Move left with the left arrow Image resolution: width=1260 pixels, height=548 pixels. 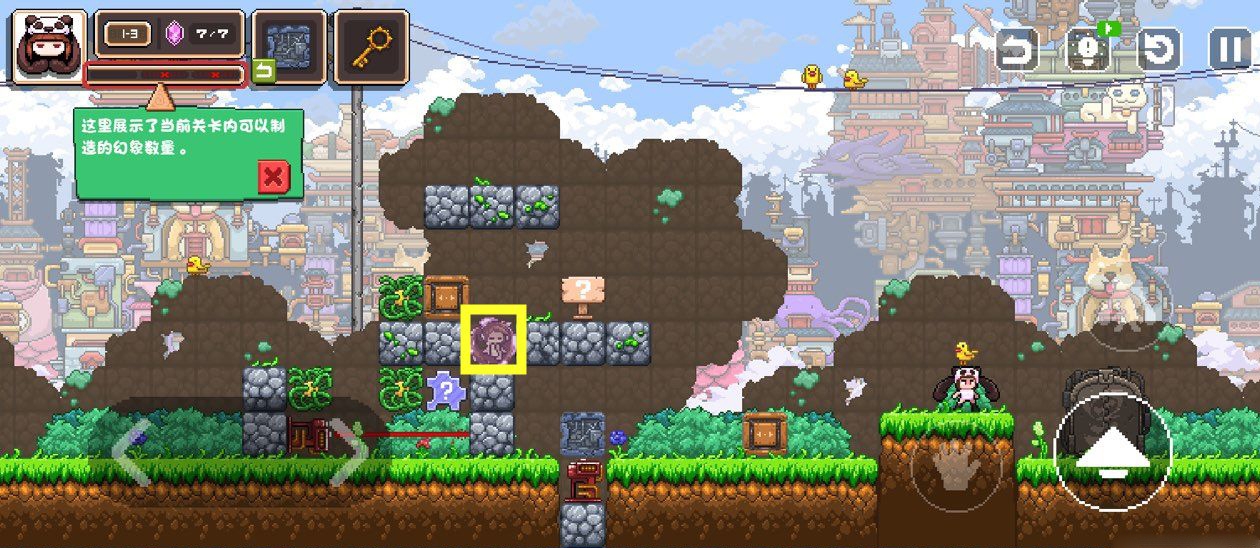pyautogui.click(x=131, y=457)
